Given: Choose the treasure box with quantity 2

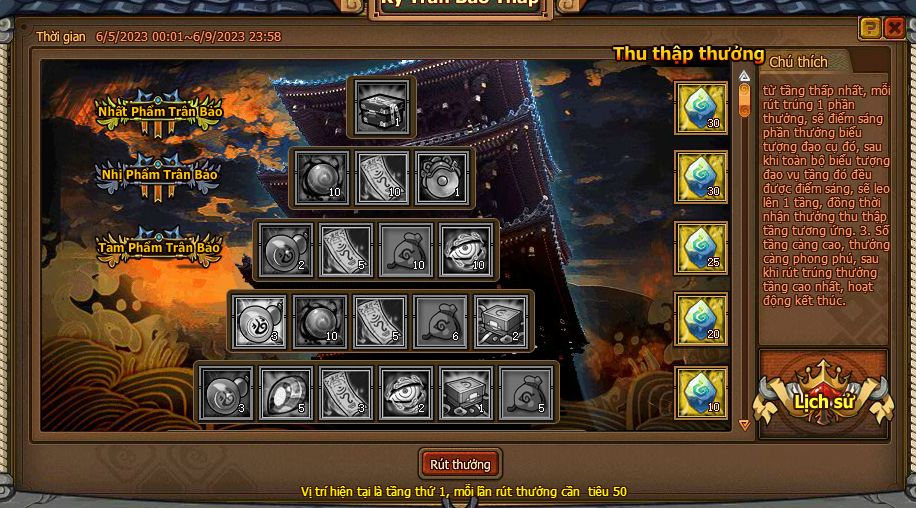Looking at the screenshot, I should pos(501,321).
